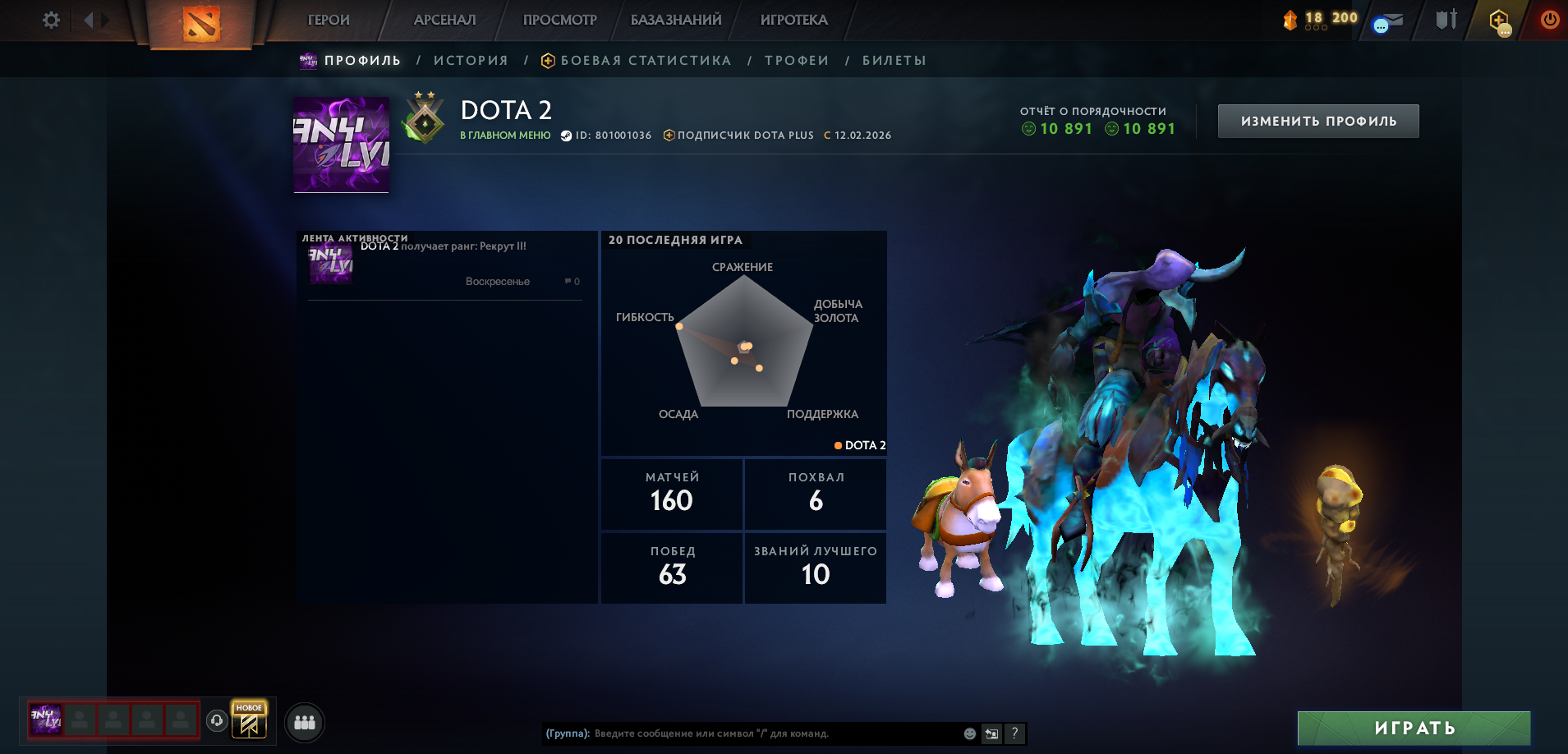This screenshot has width=1568, height=754.
Task: Switch to the ИСТОРИЯ tab
Action: [471, 59]
